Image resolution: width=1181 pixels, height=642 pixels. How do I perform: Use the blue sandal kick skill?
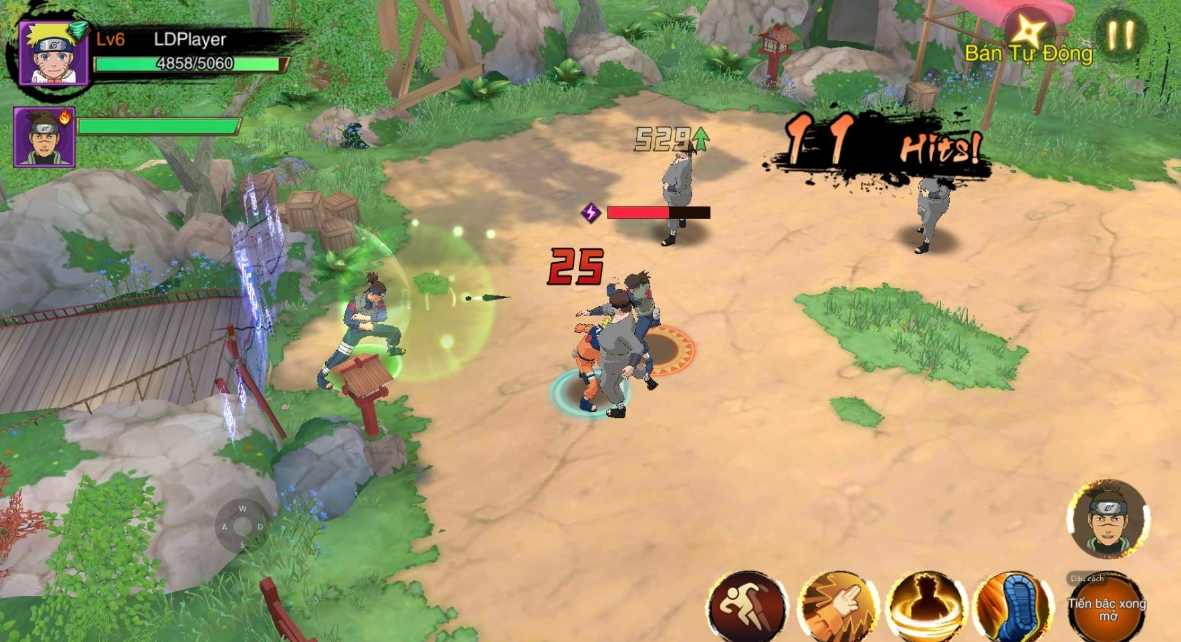(x=1013, y=607)
